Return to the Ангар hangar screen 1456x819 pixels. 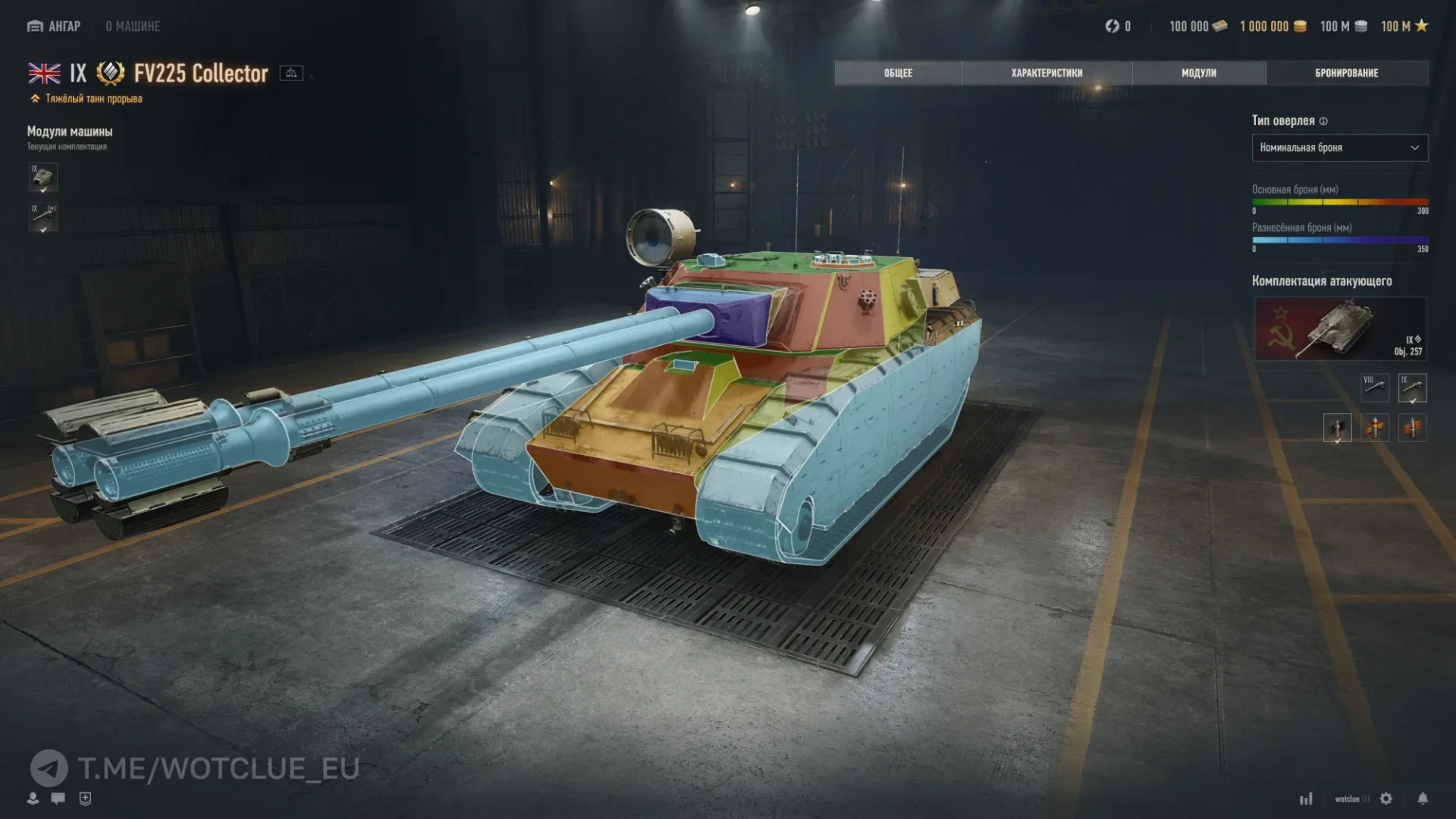(x=55, y=27)
